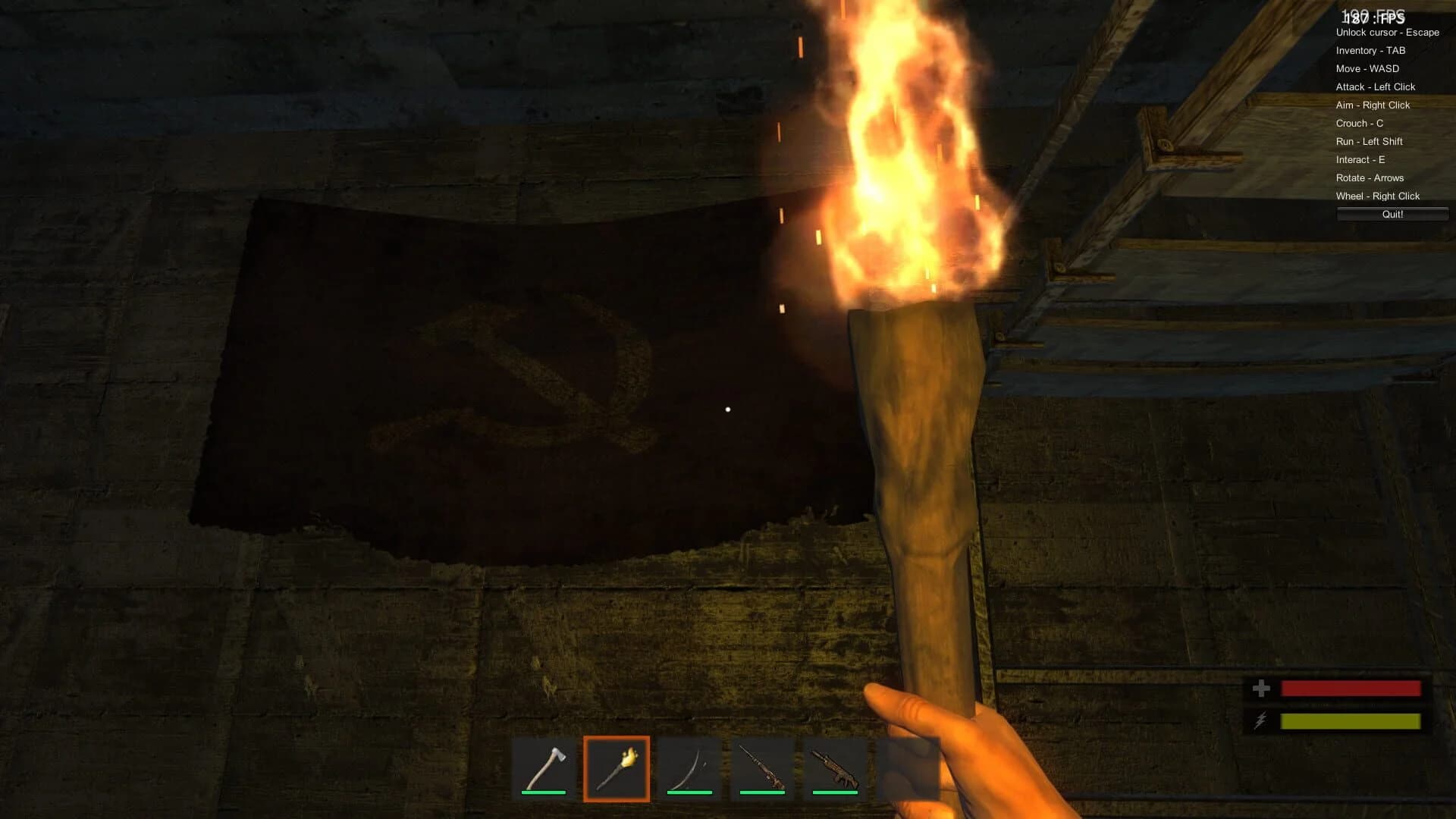The image size is (1456, 819).
Task: Click the Move - WASD instruction line
Action: pyautogui.click(x=1367, y=68)
